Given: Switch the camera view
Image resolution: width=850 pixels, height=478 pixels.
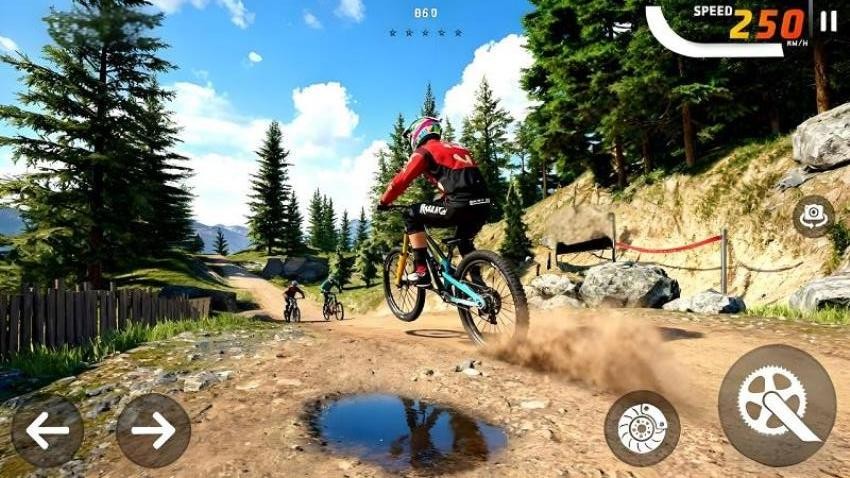Looking at the screenshot, I should tap(813, 216).
